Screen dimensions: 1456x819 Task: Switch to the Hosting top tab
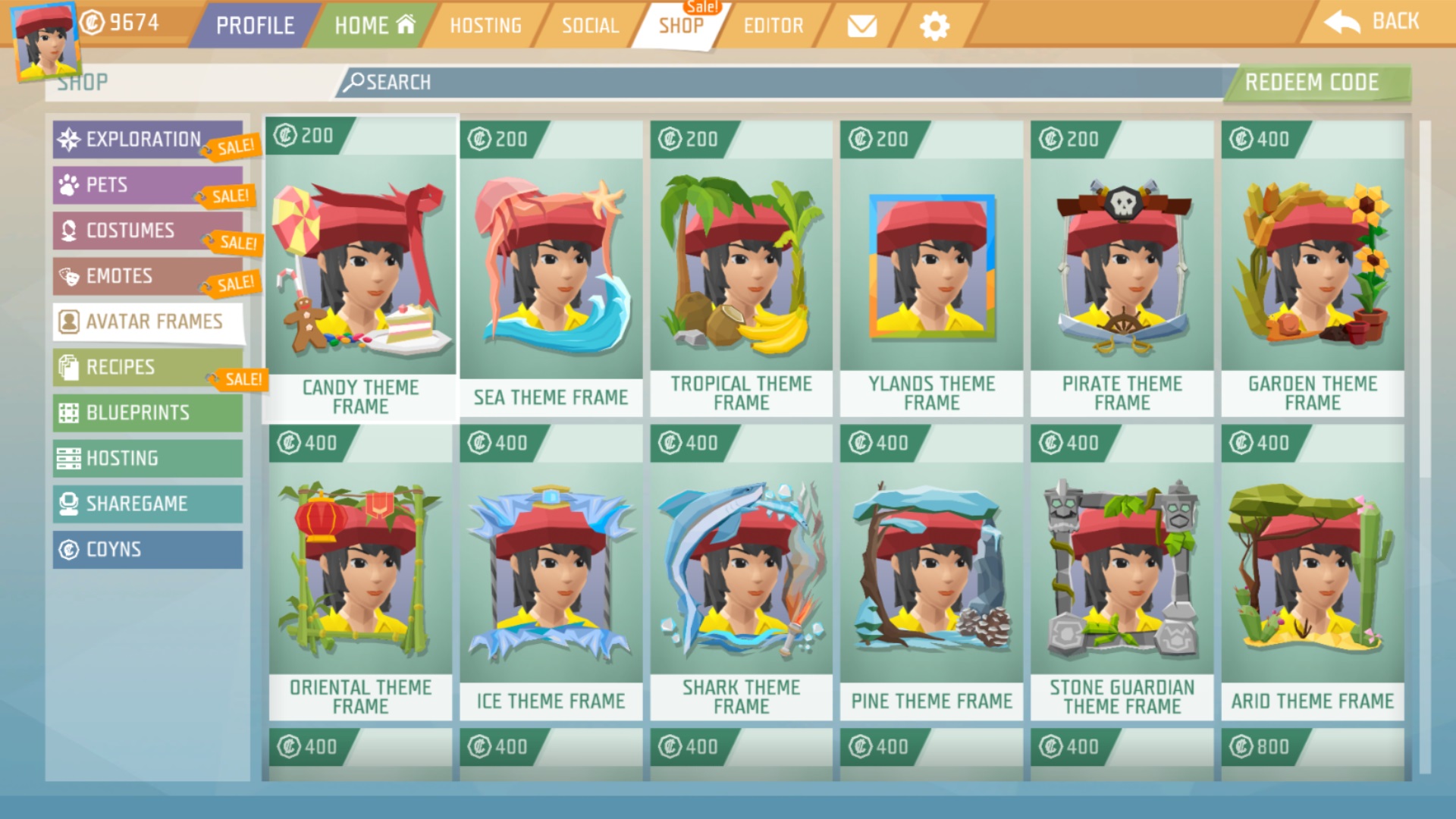[x=485, y=26]
